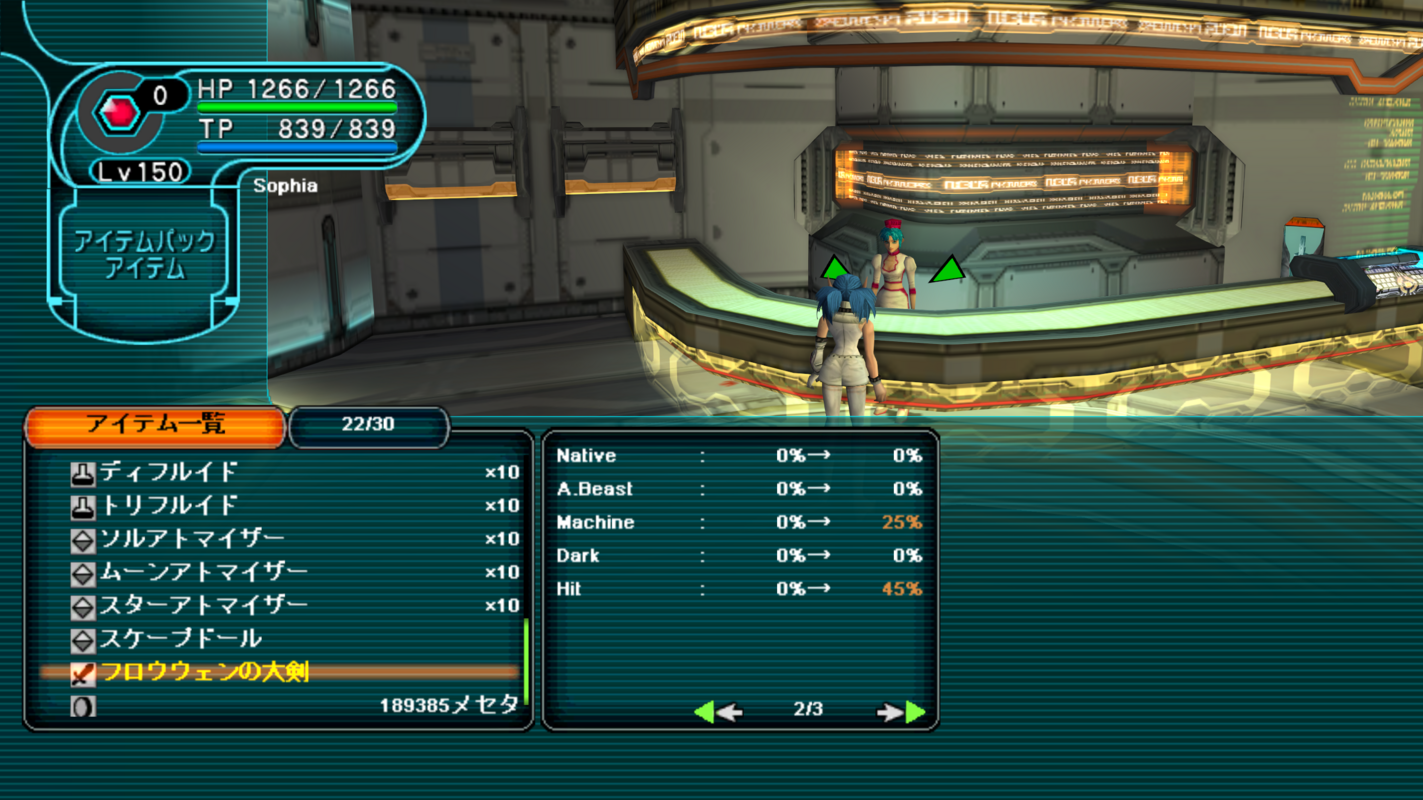The image size is (1423, 800).
Task: Pick the ムーンアトマイザー item
Action: click(280, 572)
